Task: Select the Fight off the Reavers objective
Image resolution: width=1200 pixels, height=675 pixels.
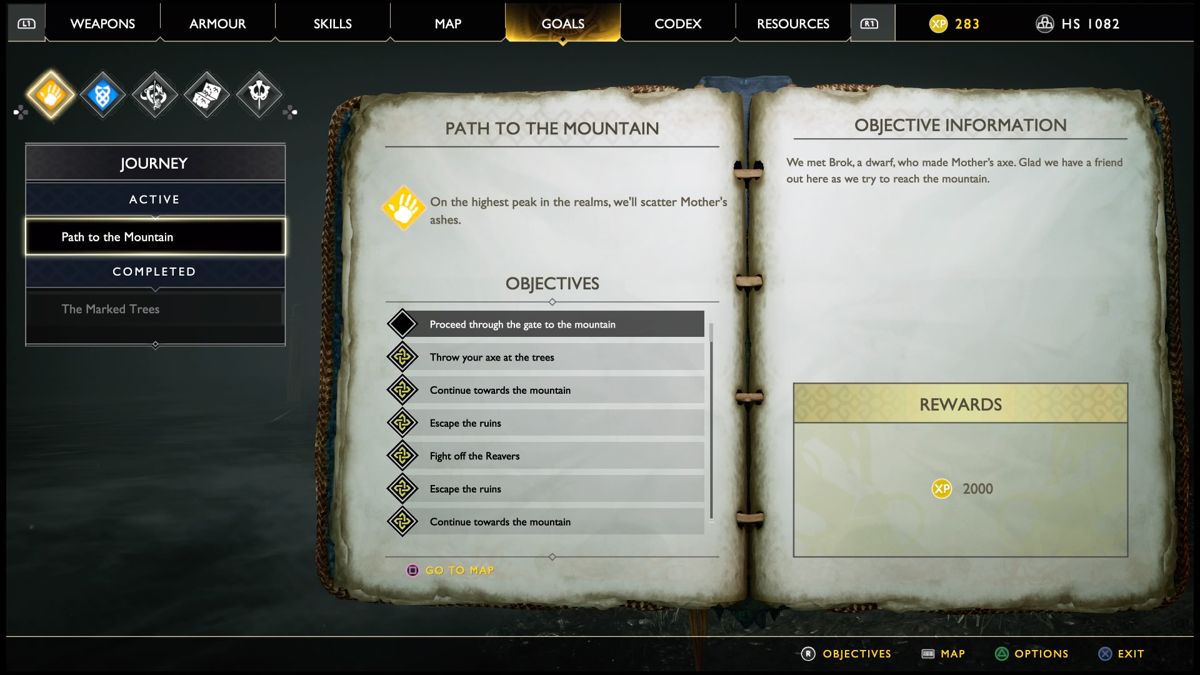Action: coord(545,456)
